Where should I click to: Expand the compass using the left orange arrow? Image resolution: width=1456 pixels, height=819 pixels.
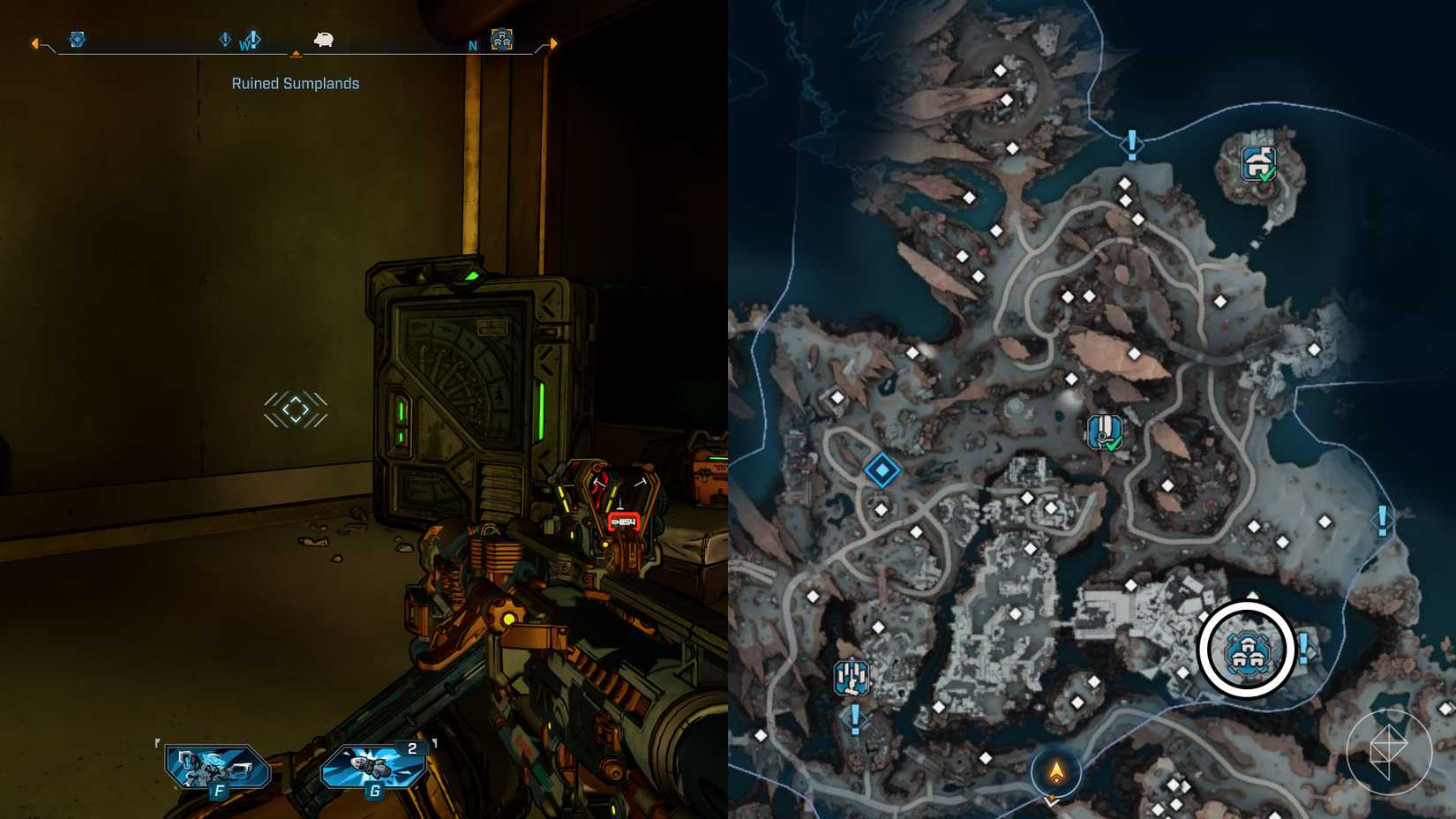pos(34,41)
